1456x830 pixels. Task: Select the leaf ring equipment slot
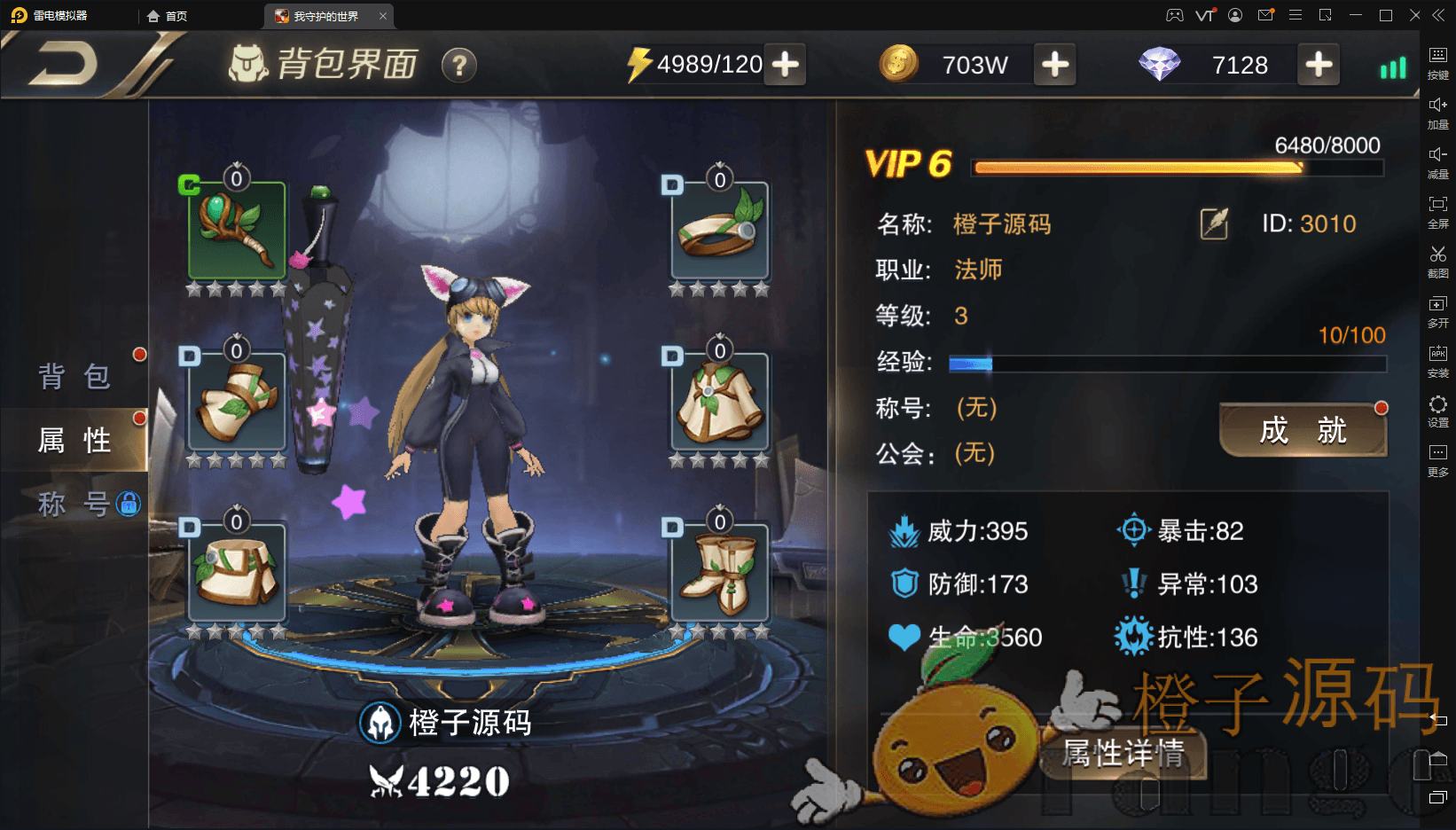[720, 231]
